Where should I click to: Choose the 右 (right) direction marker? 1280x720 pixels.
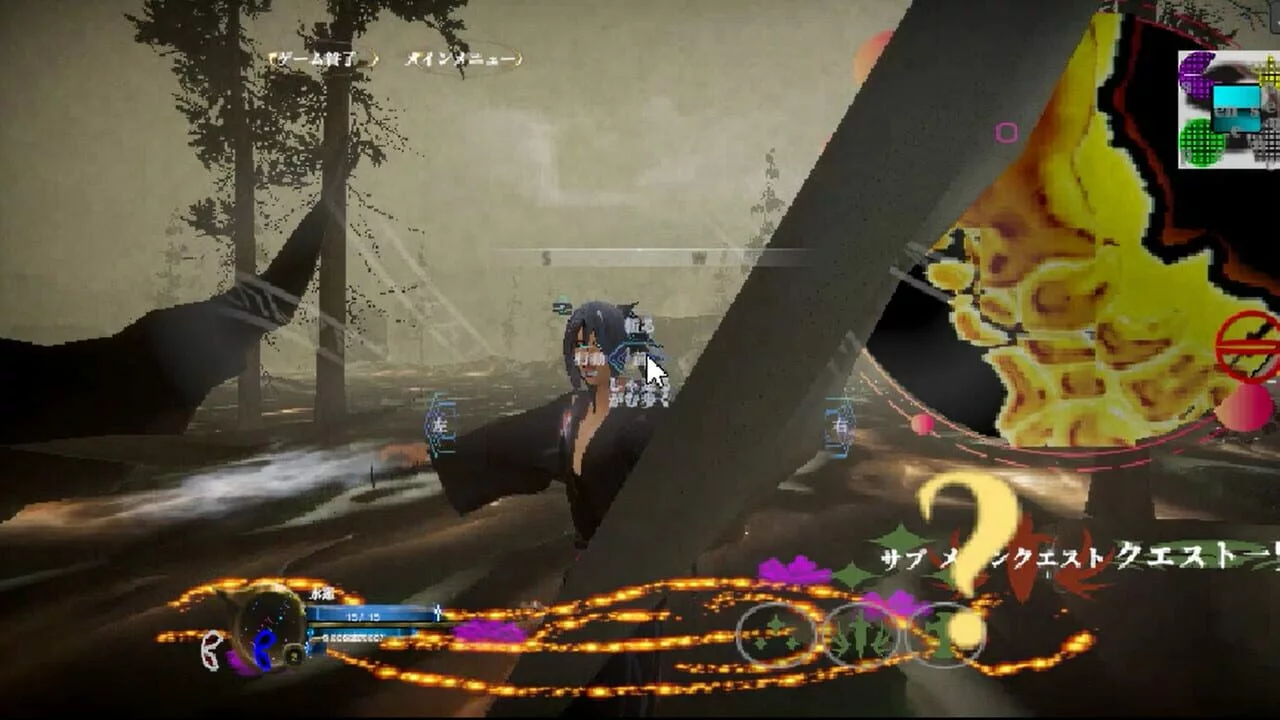coord(840,425)
